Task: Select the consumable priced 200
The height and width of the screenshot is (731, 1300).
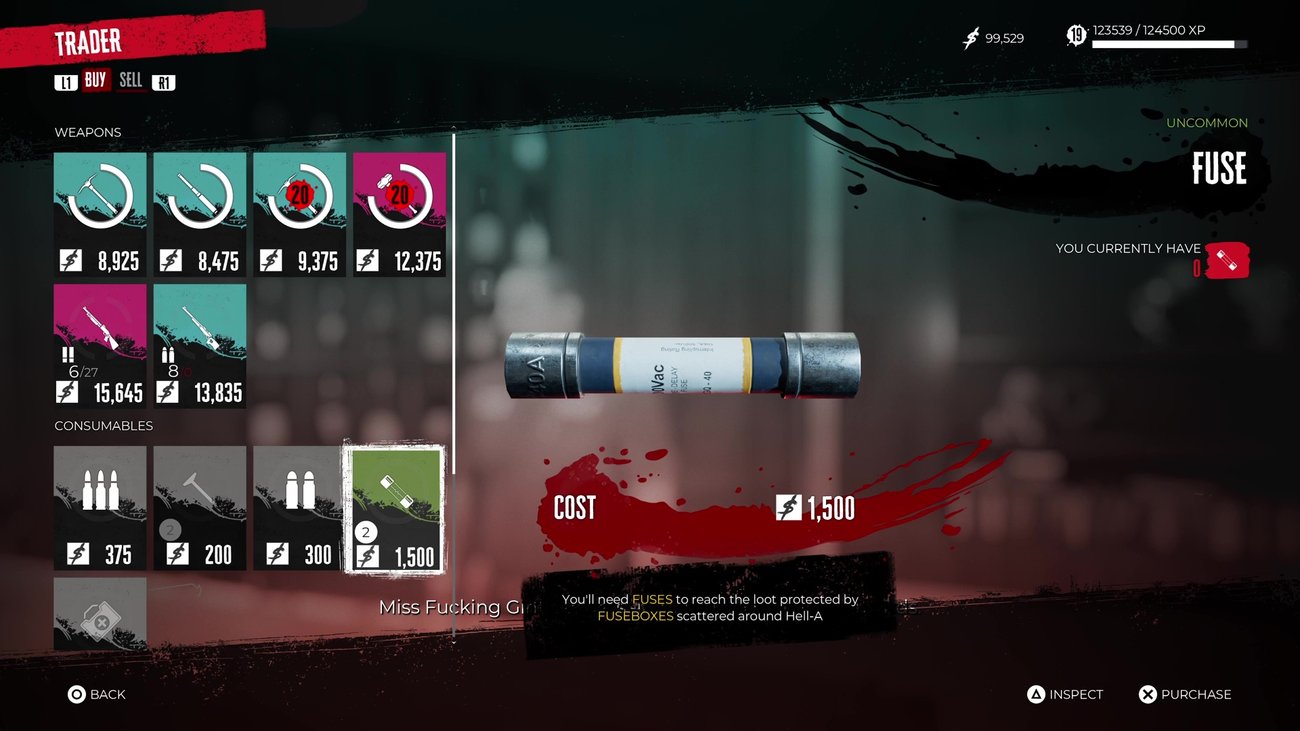Action: pyautogui.click(x=200, y=508)
